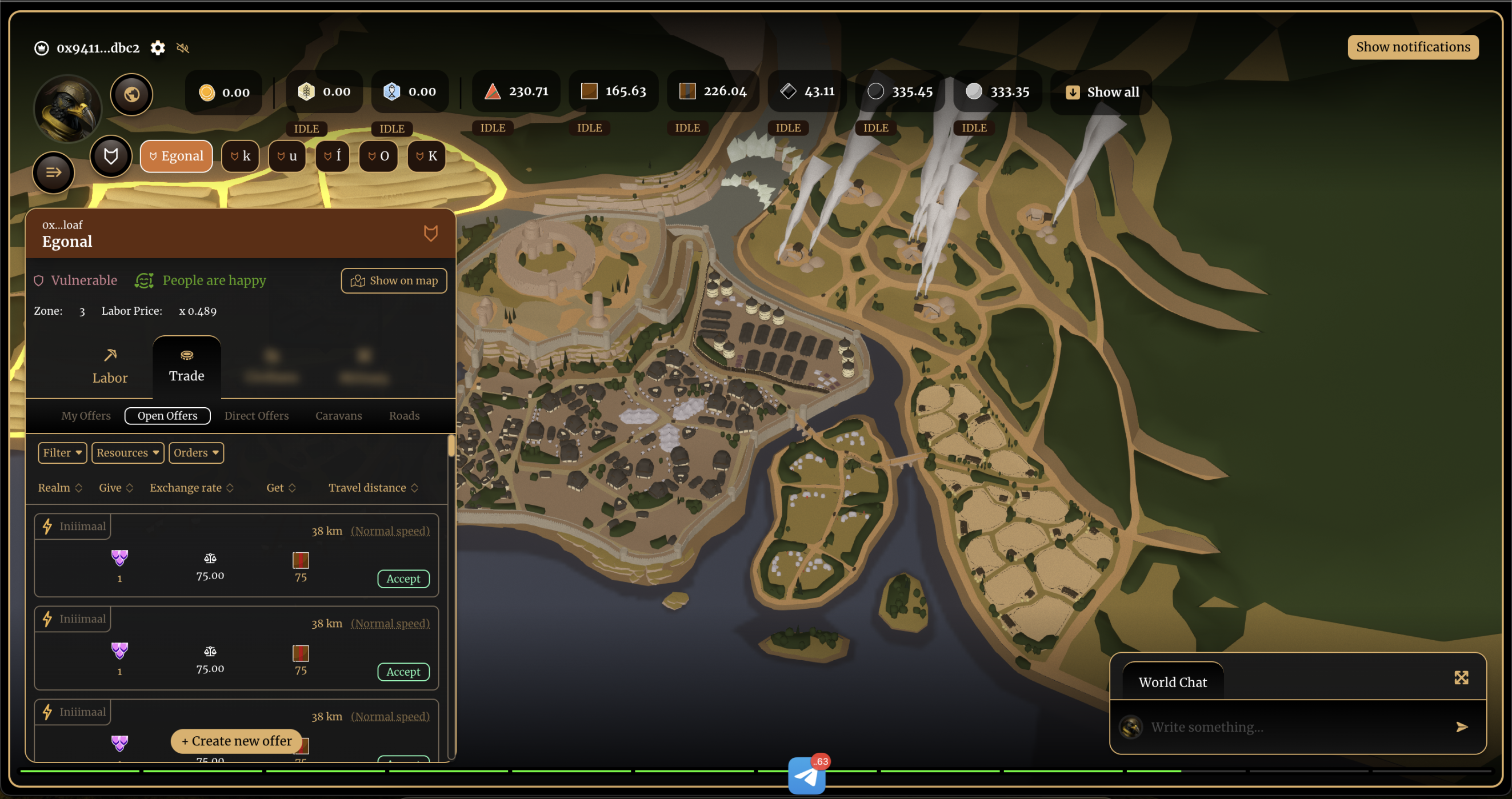View the Caravans sub-tab
This screenshot has height=799, width=1512.
(x=339, y=415)
